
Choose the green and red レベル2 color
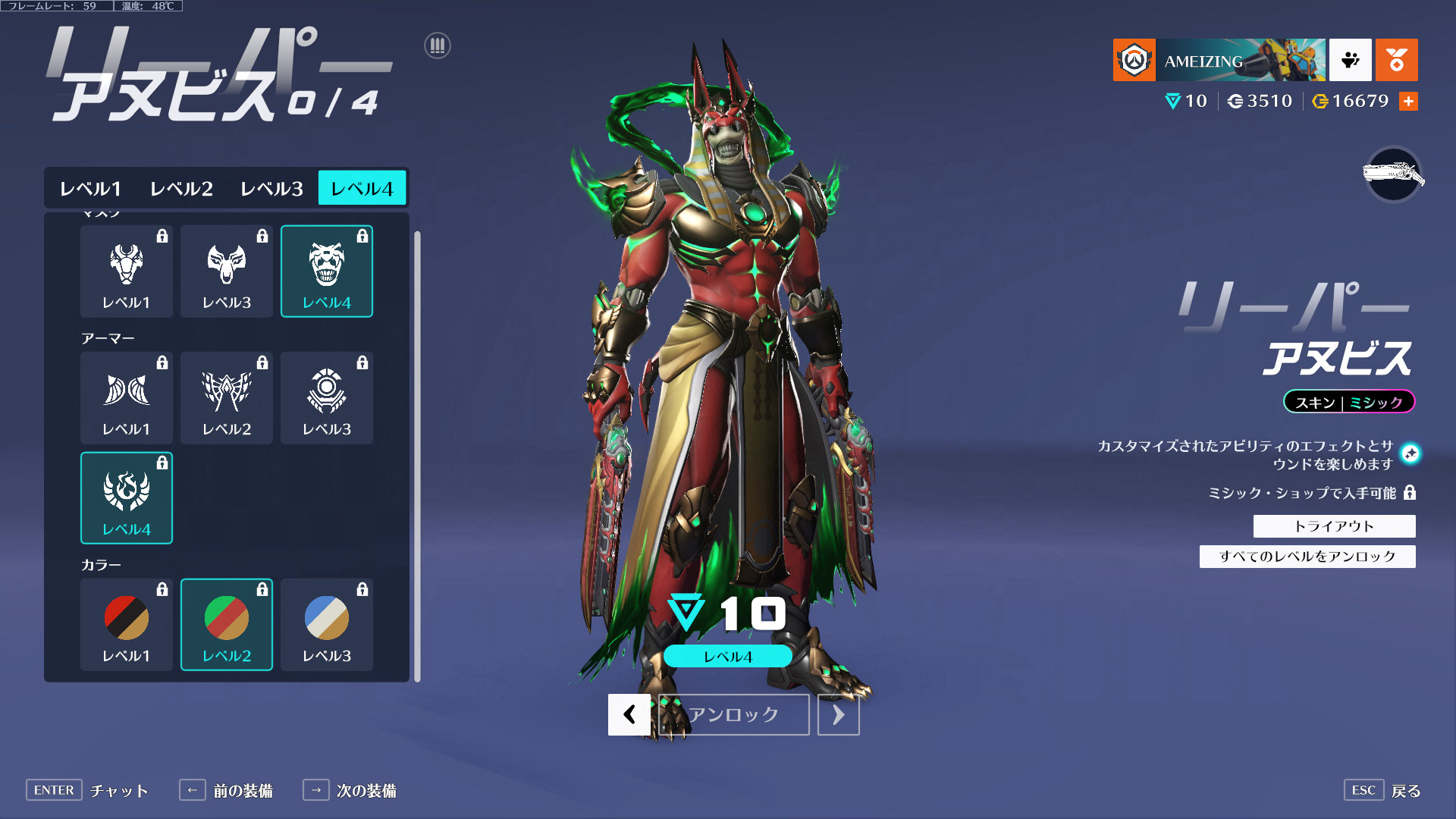coord(227,624)
